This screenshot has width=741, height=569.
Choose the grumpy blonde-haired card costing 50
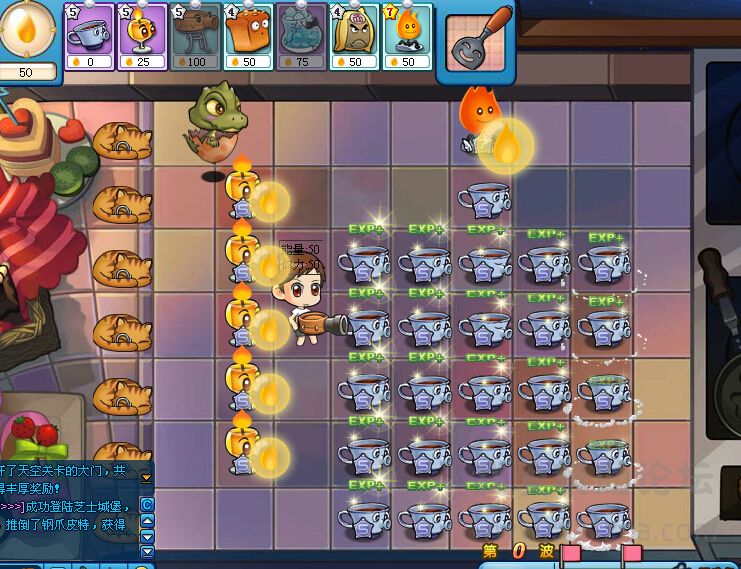pyautogui.click(x=354, y=36)
